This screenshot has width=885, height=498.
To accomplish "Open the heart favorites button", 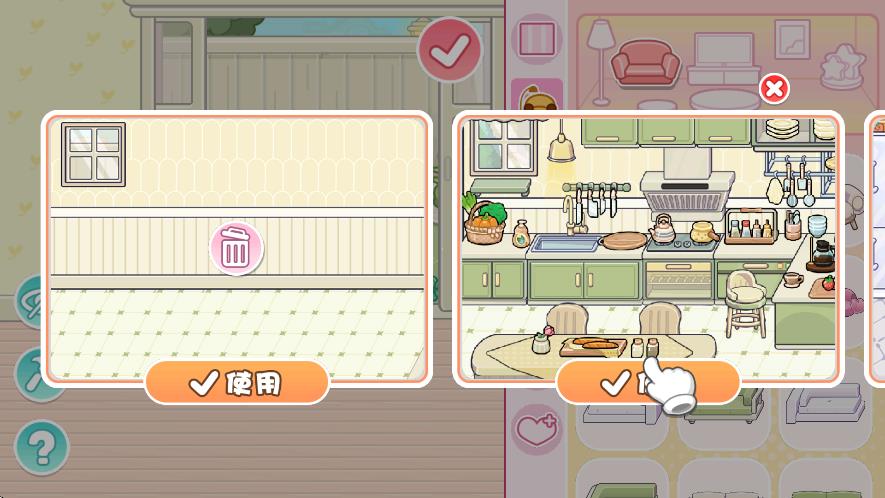I will pyautogui.click(x=538, y=431).
